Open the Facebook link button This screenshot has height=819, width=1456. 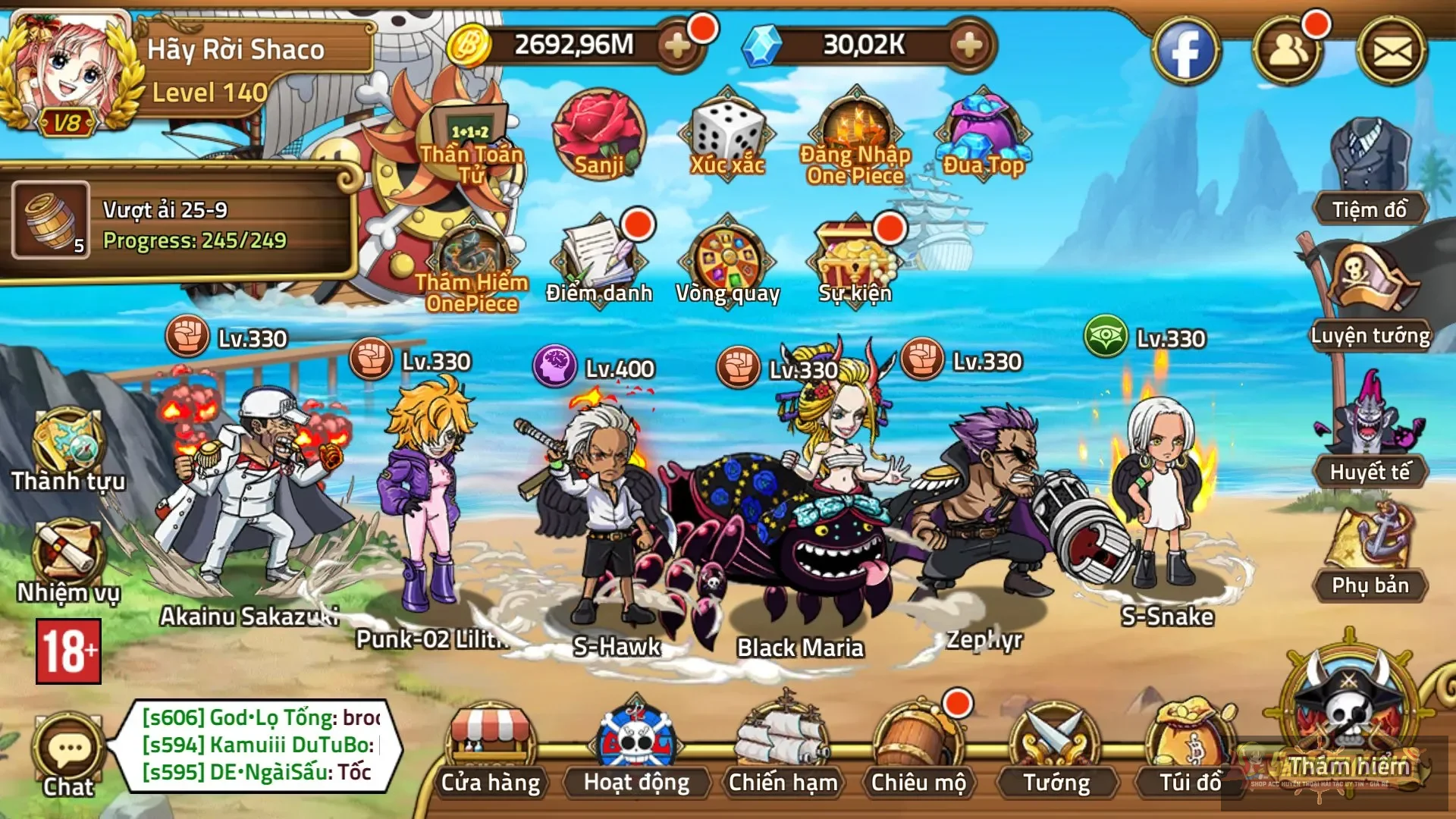1186,52
